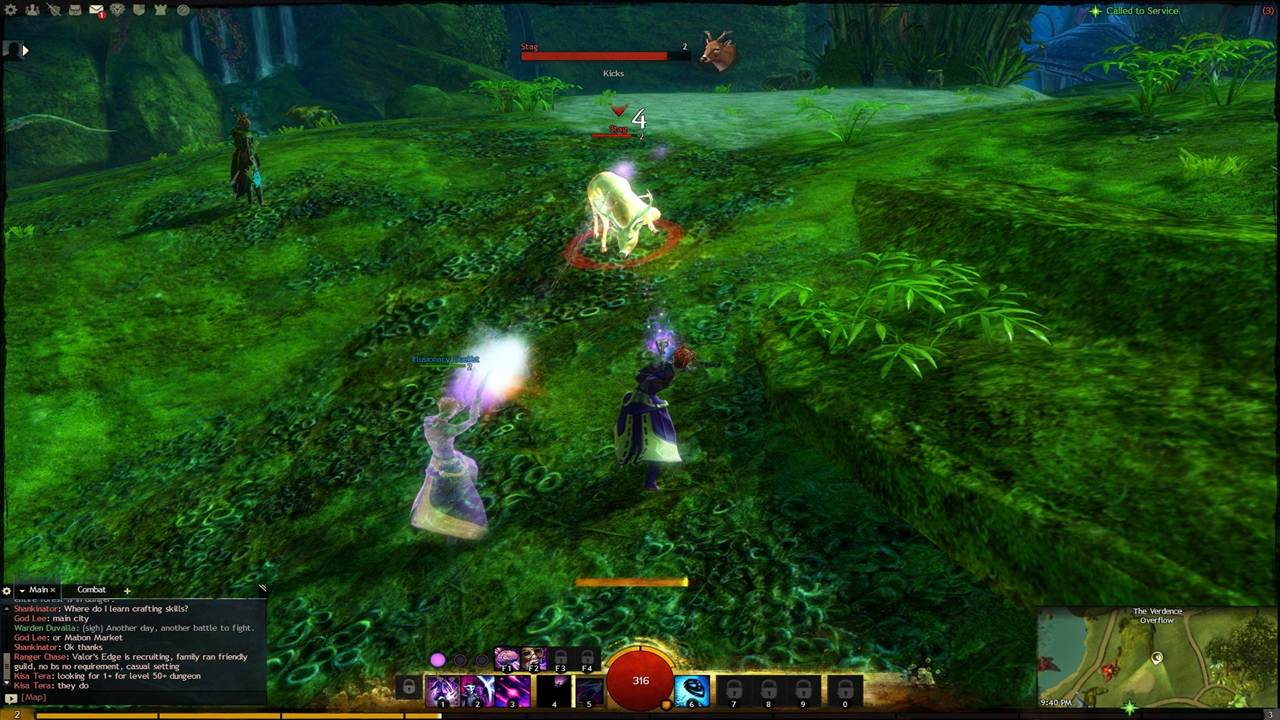Open the World vs World castle icon
The width and height of the screenshot is (1280, 720).
click(160, 10)
